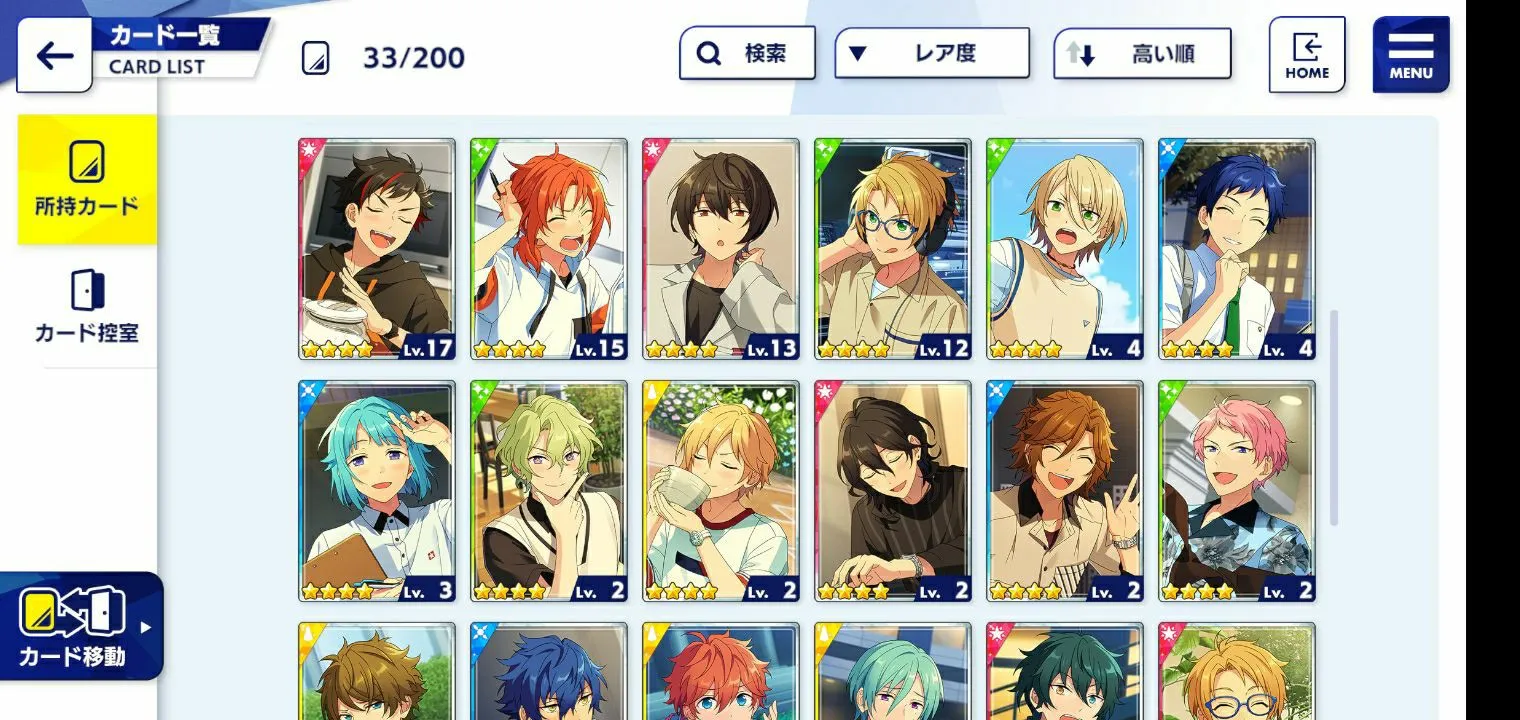Open the 検索 search button
This screenshot has width=1520, height=720.
pos(747,53)
